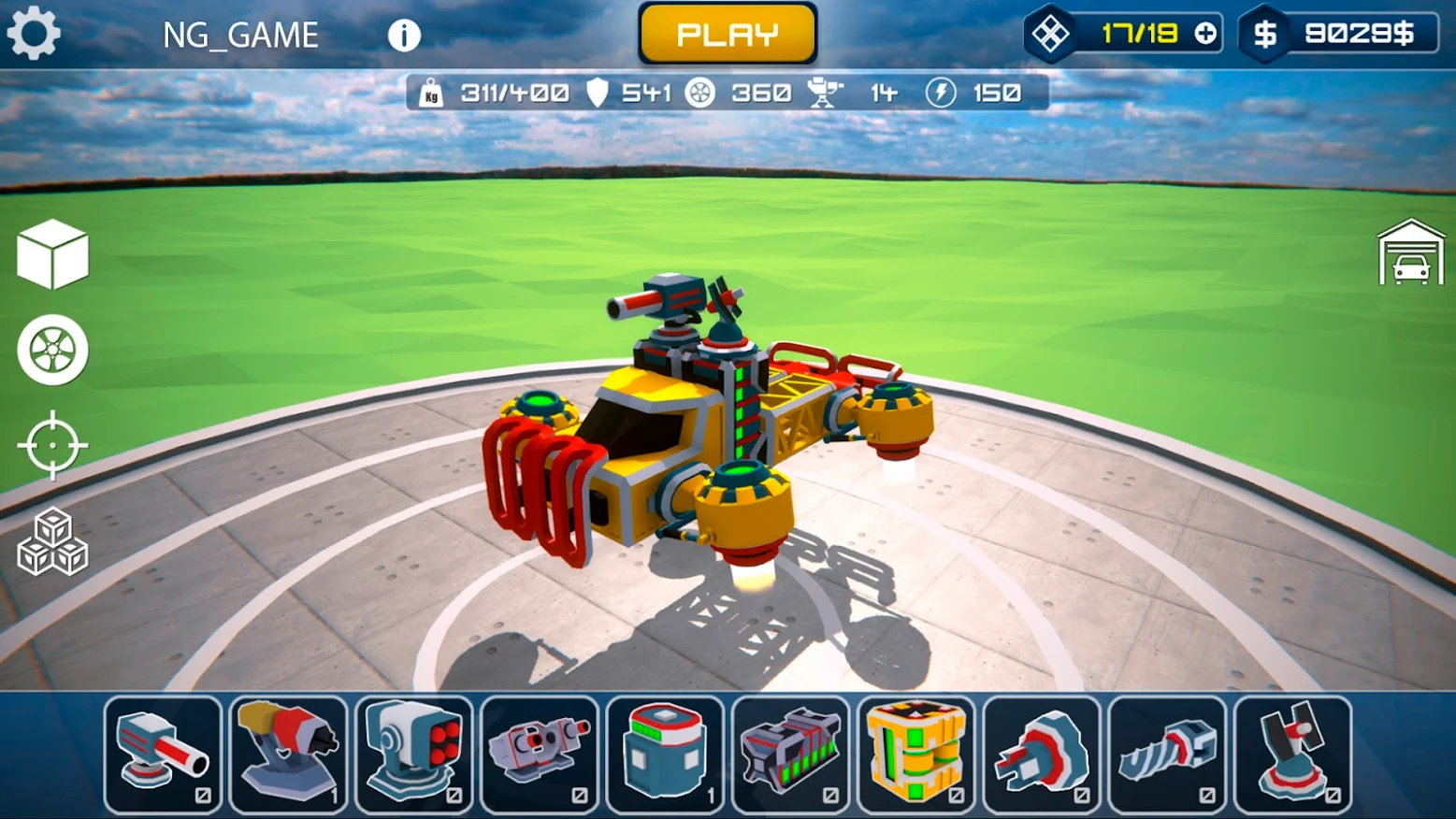1456x819 pixels.
Task: Select the teal cylinder module part
Action: click(x=665, y=754)
